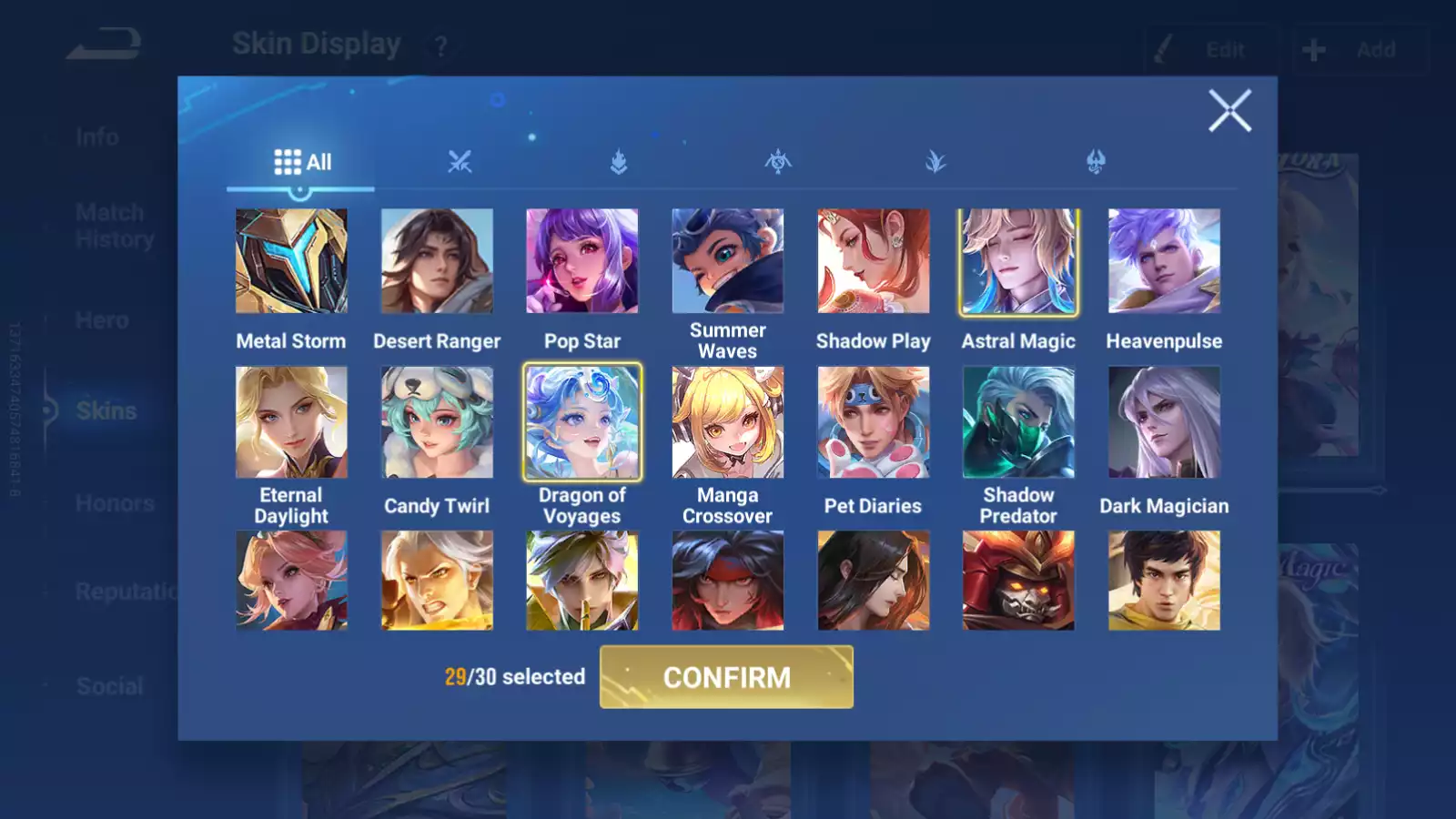Open the Honors section in the sidebar
1456x819 pixels.
[x=114, y=502]
